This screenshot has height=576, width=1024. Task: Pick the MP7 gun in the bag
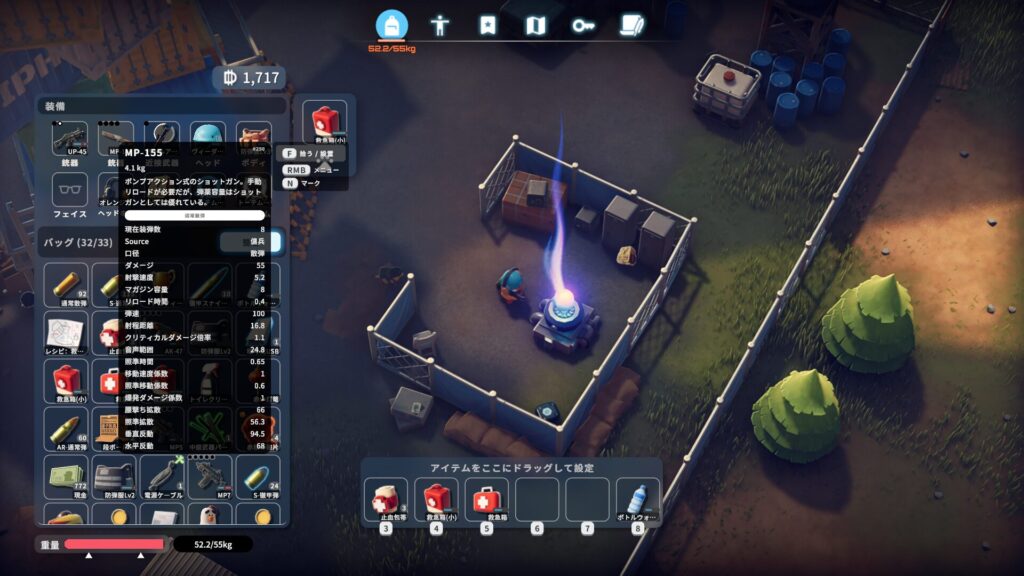point(210,476)
